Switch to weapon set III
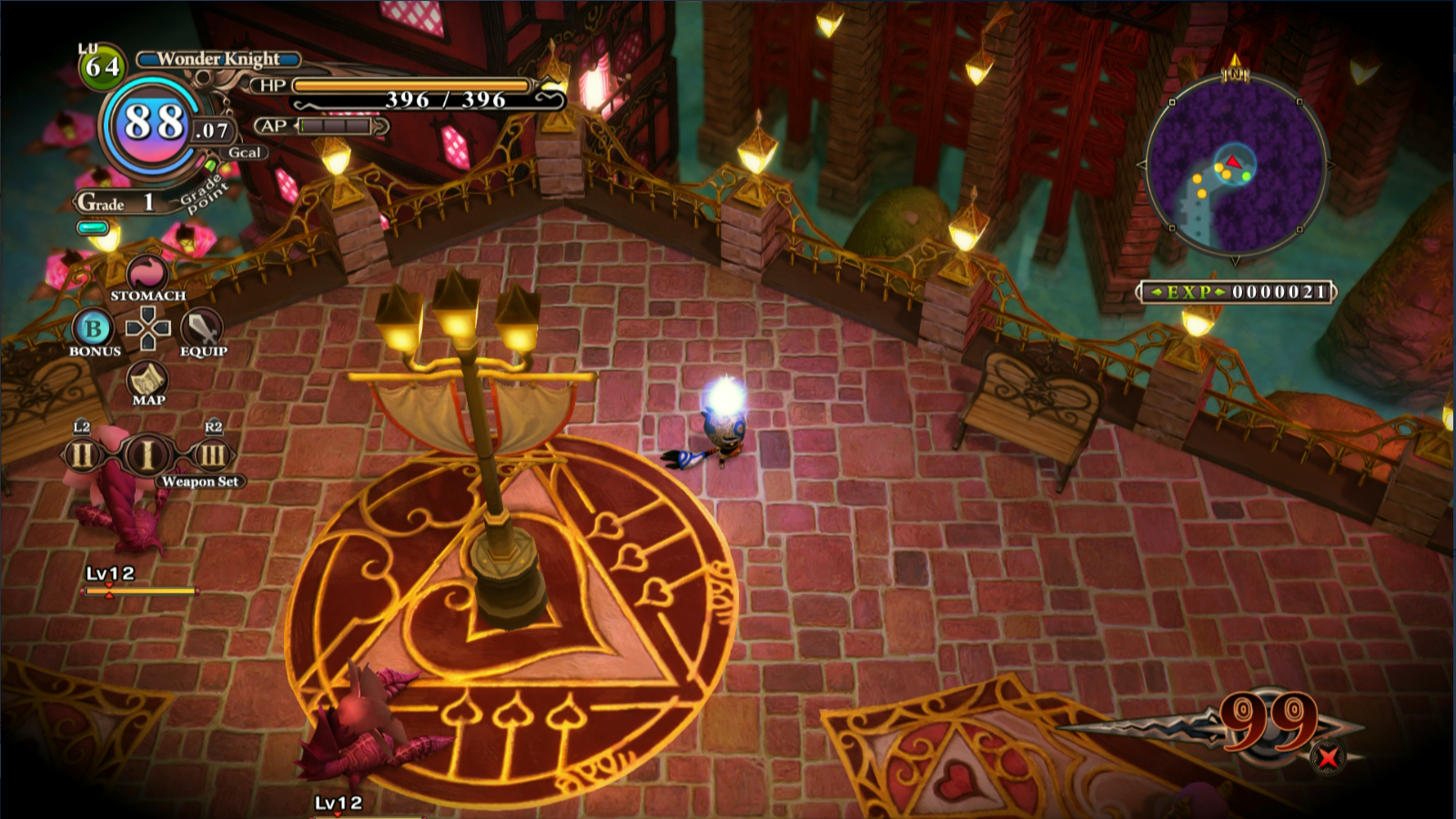This screenshot has height=819, width=1456. (x=212, y=454)
